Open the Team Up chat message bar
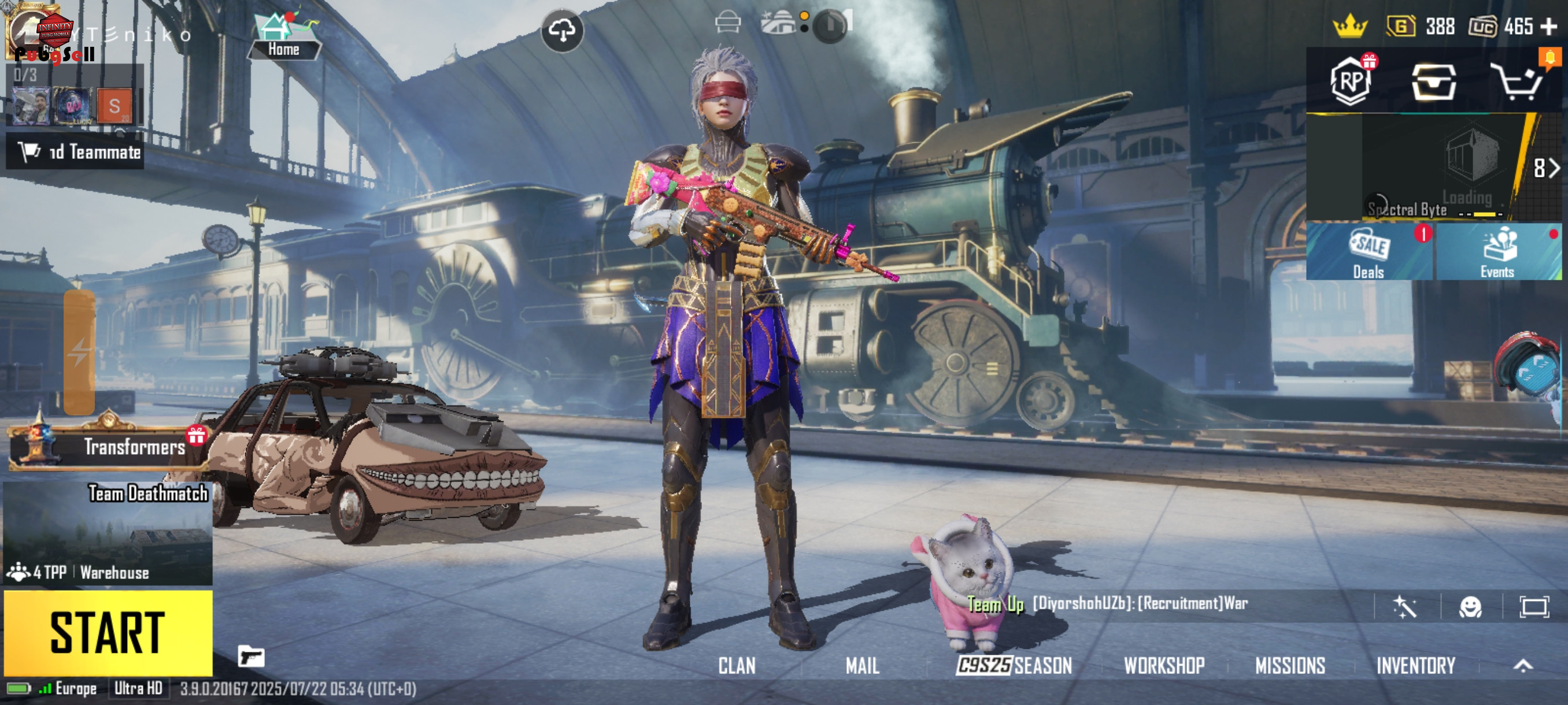The height and width of the screenshot is (705, 1568). coord(1138,604)
